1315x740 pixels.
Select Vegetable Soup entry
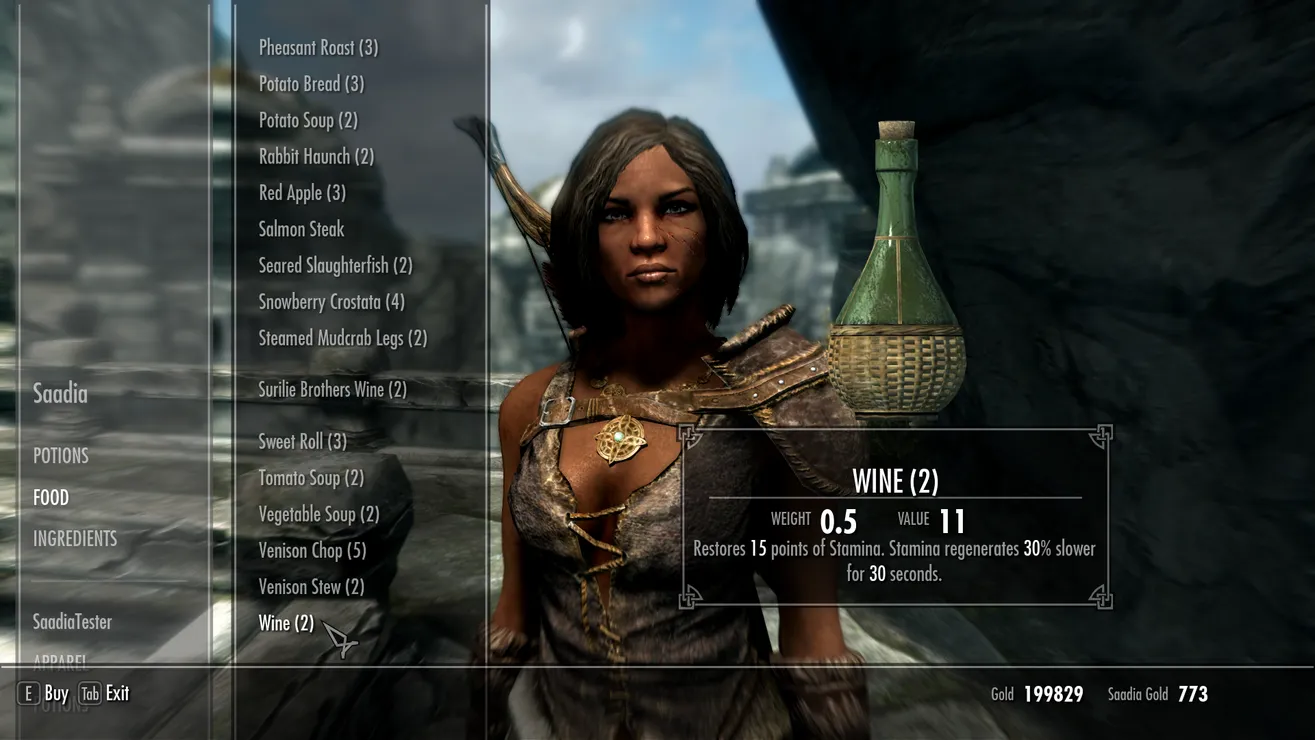pyautogui.click(x=319, y=515)
